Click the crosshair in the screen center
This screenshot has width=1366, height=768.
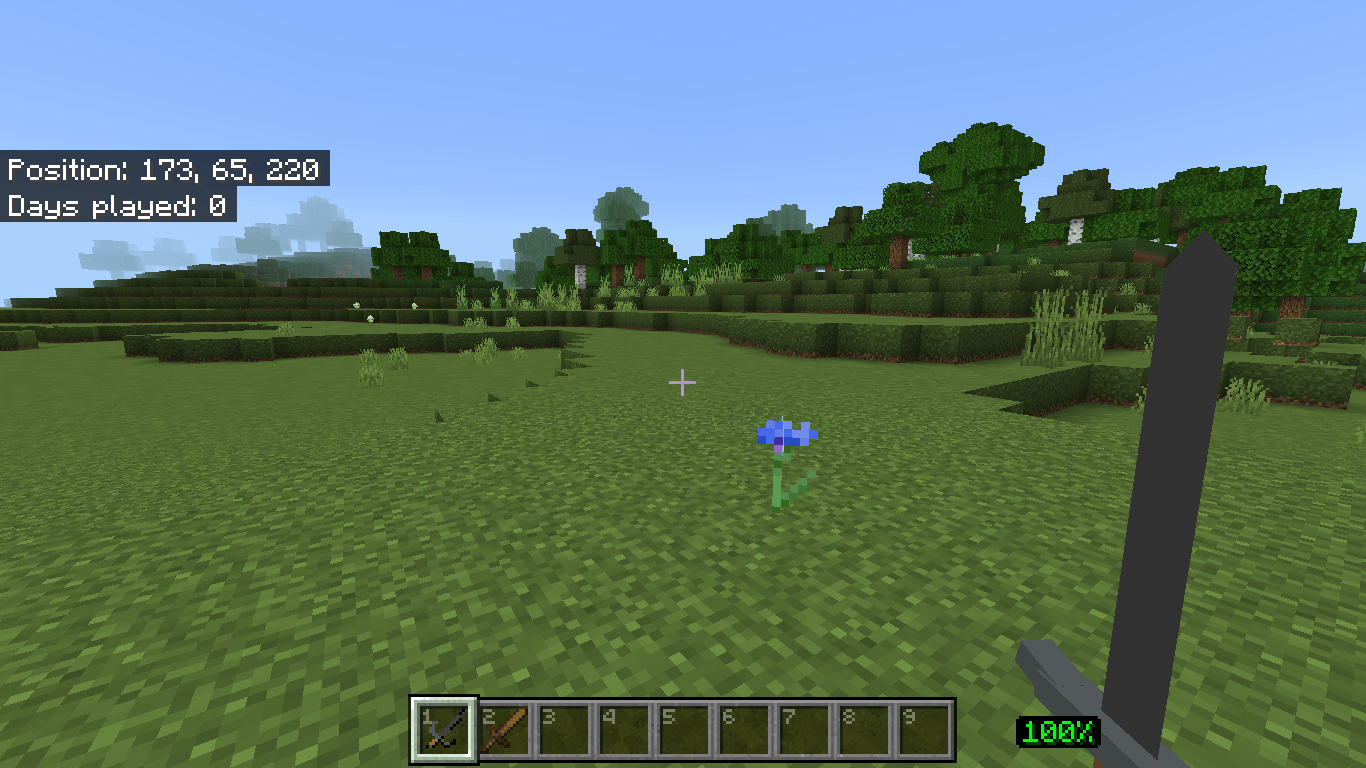click(683, 382)
